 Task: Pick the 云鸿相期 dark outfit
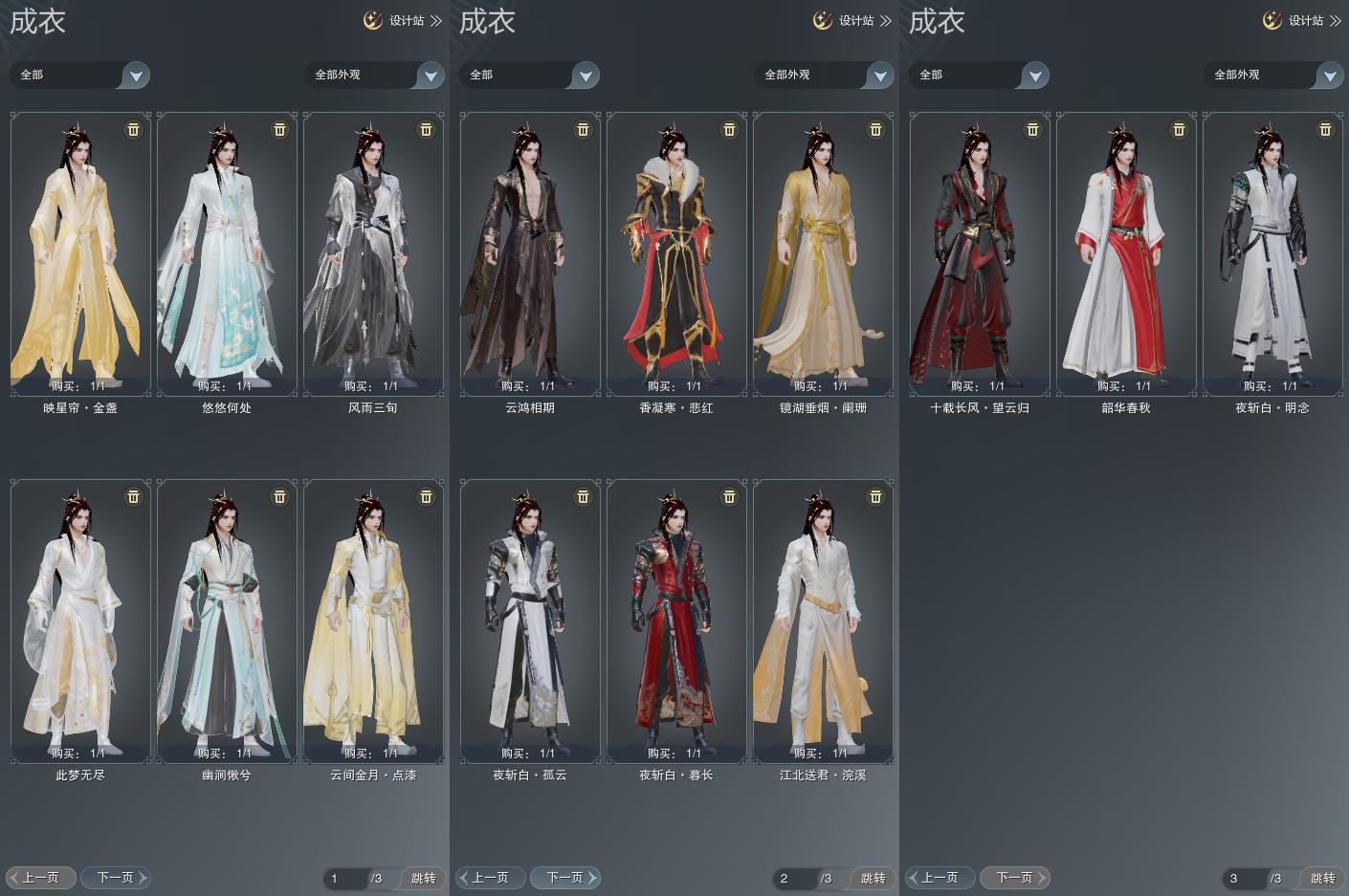click(x=530, y=253)
